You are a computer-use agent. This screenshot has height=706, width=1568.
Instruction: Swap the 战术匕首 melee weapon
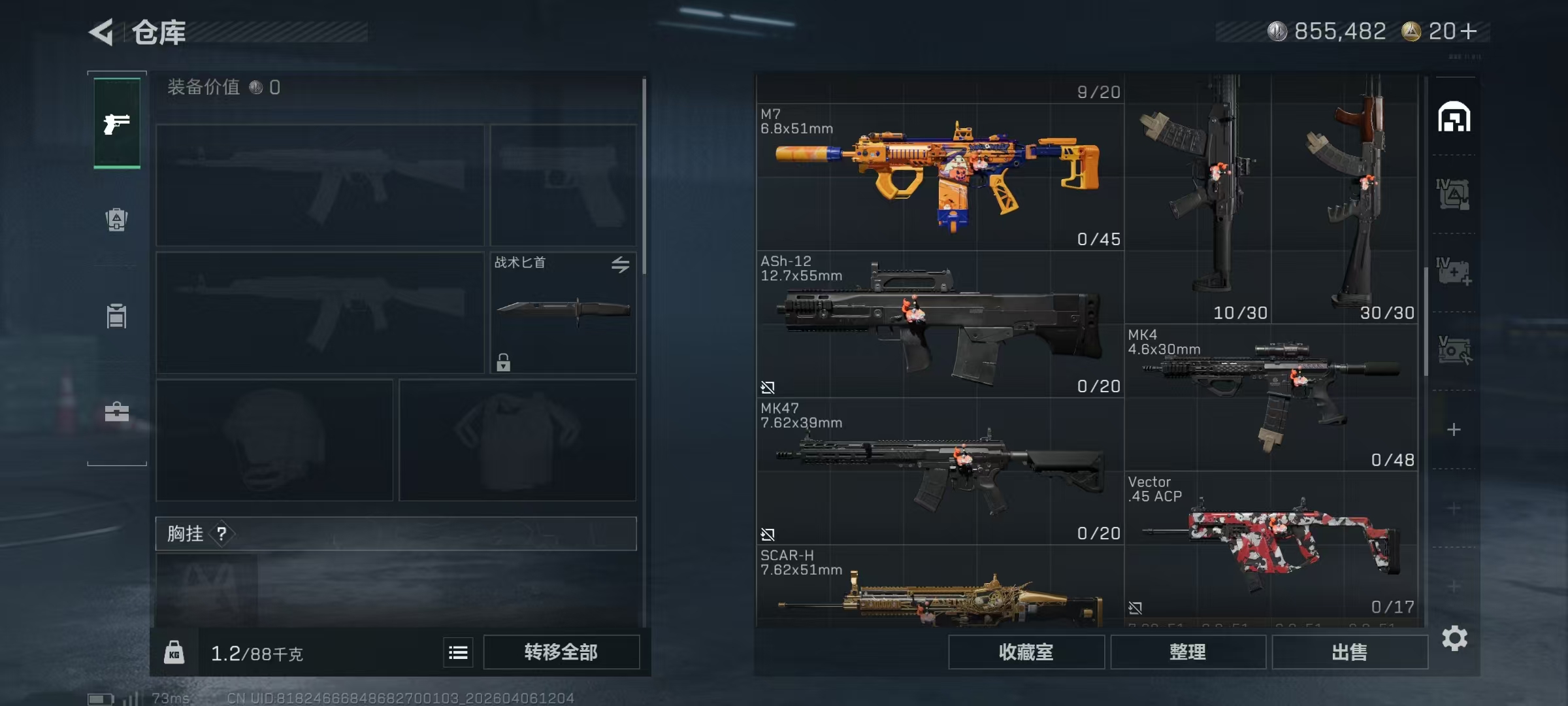click(x=620, y=264)
